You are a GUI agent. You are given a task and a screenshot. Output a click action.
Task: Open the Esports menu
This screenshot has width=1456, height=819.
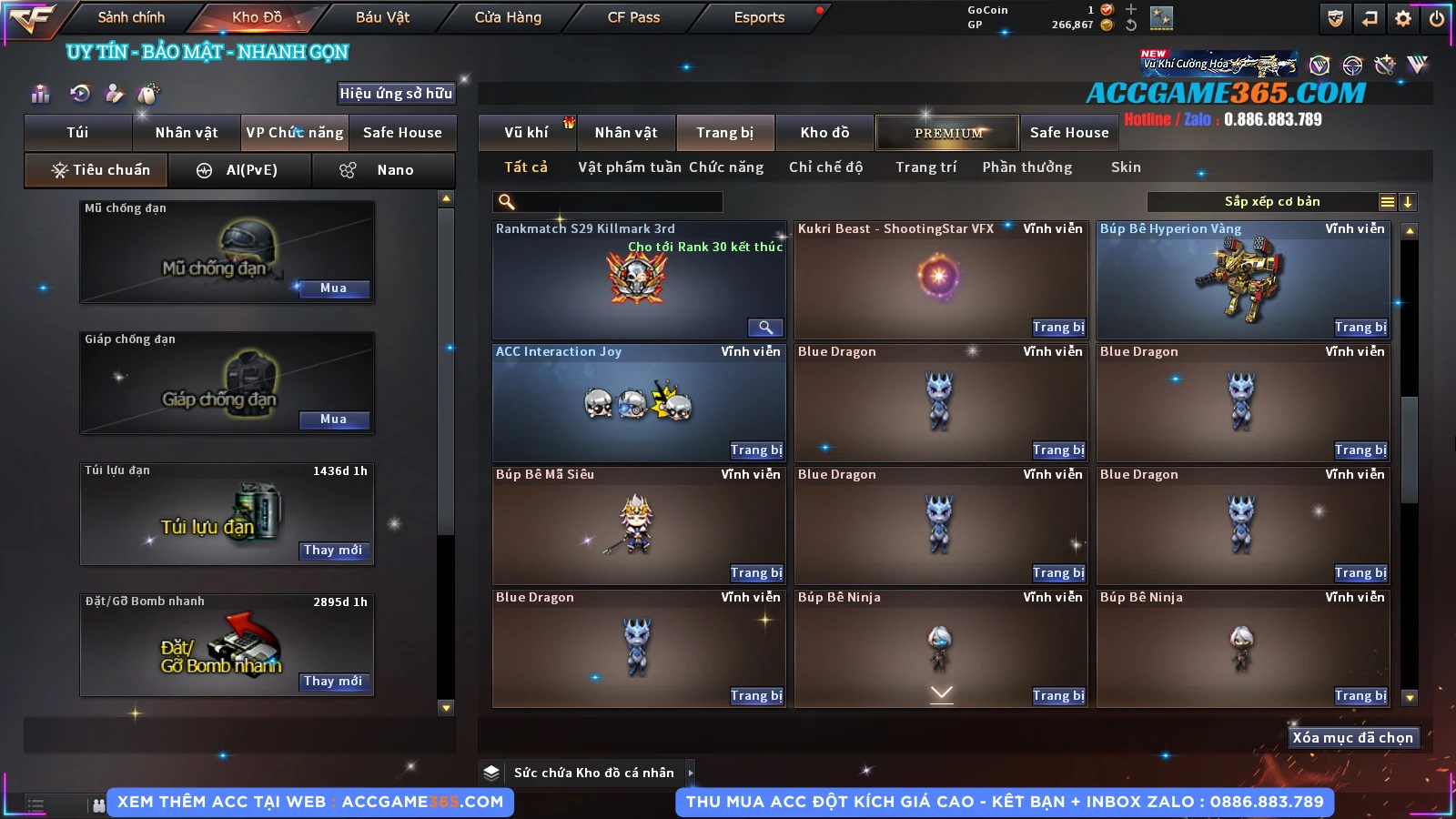[x=759, y=17]
